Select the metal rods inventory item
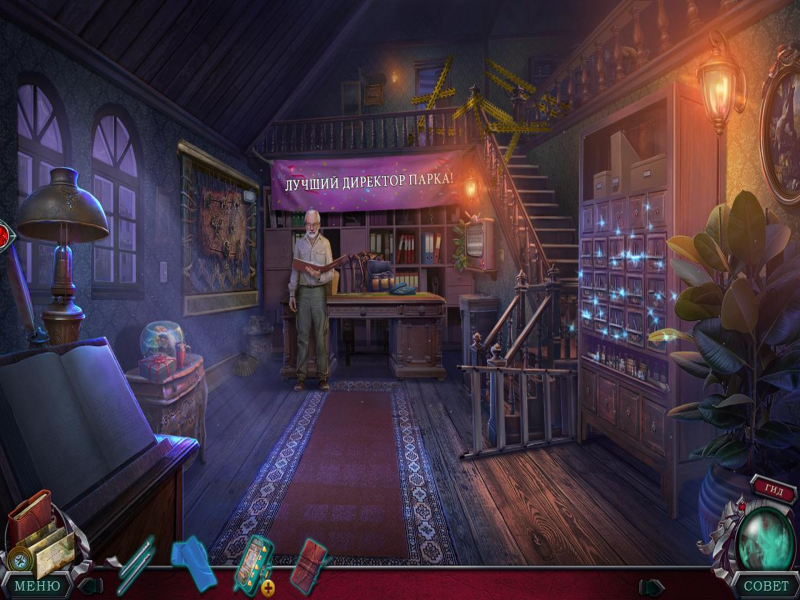This screenshot has height=600, width=800. click(135, 565)
